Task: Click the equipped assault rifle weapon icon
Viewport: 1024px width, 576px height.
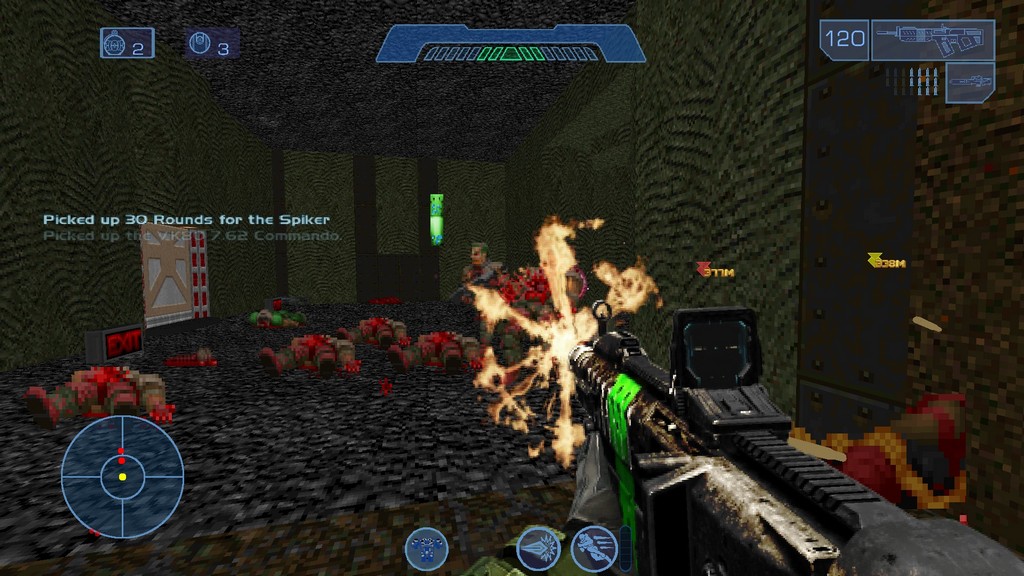Action: tap(932, 40)
